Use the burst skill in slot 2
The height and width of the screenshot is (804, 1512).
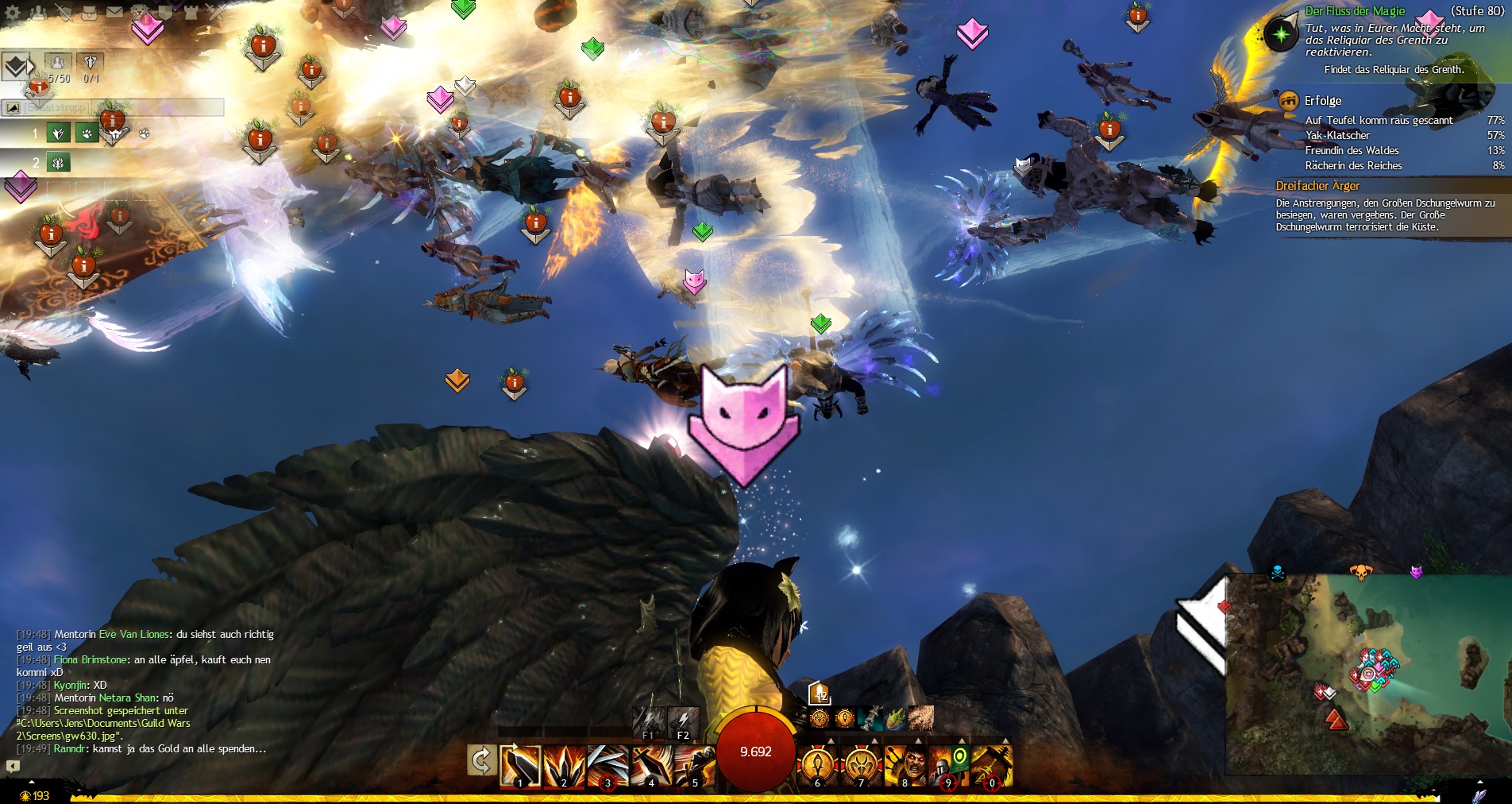tap(564, 766)
